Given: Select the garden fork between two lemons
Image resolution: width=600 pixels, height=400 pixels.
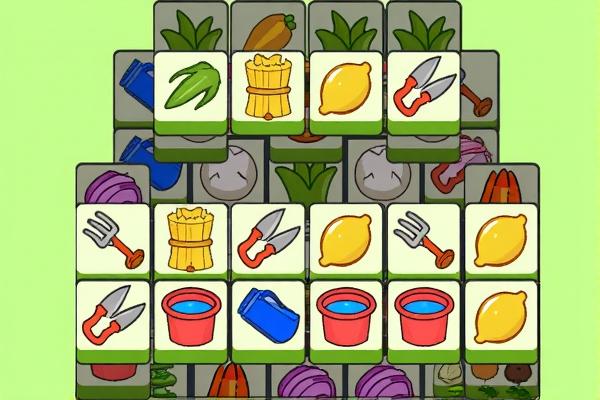Looking at the screenshot, I should point(423,240).
